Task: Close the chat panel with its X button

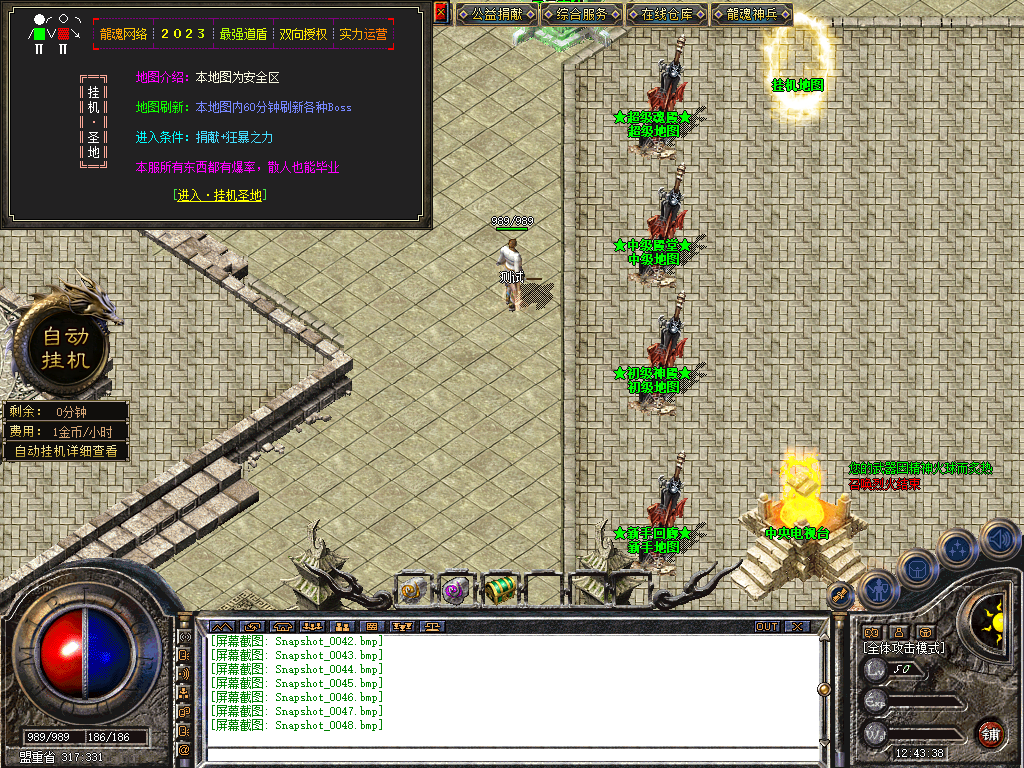Action: [796, 627]
